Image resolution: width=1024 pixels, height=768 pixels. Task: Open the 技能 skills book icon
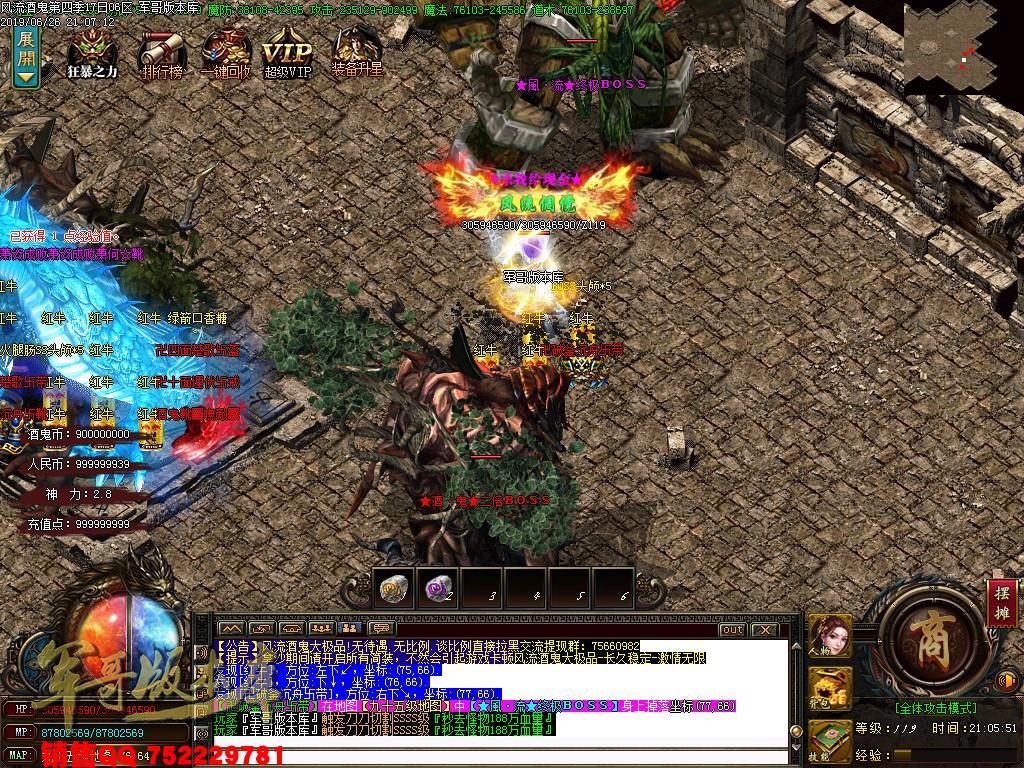click(830, 738)
